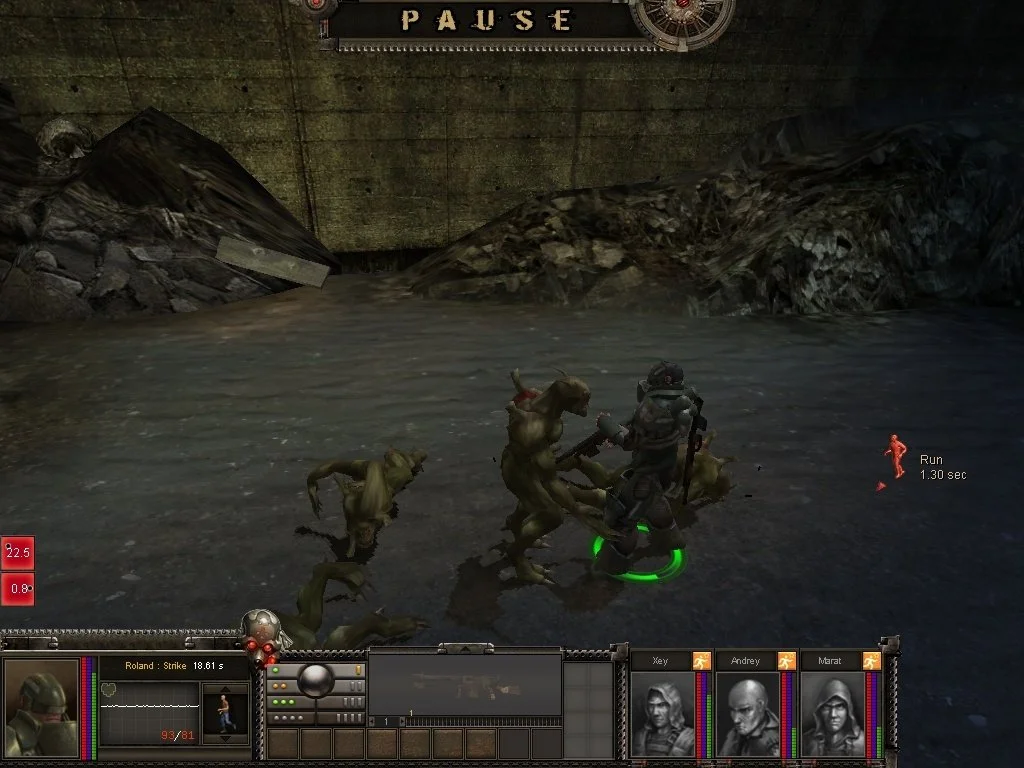Select squad member Andrey's portrait
This screenshot has height=768, width=1024.
coord(747,713)
